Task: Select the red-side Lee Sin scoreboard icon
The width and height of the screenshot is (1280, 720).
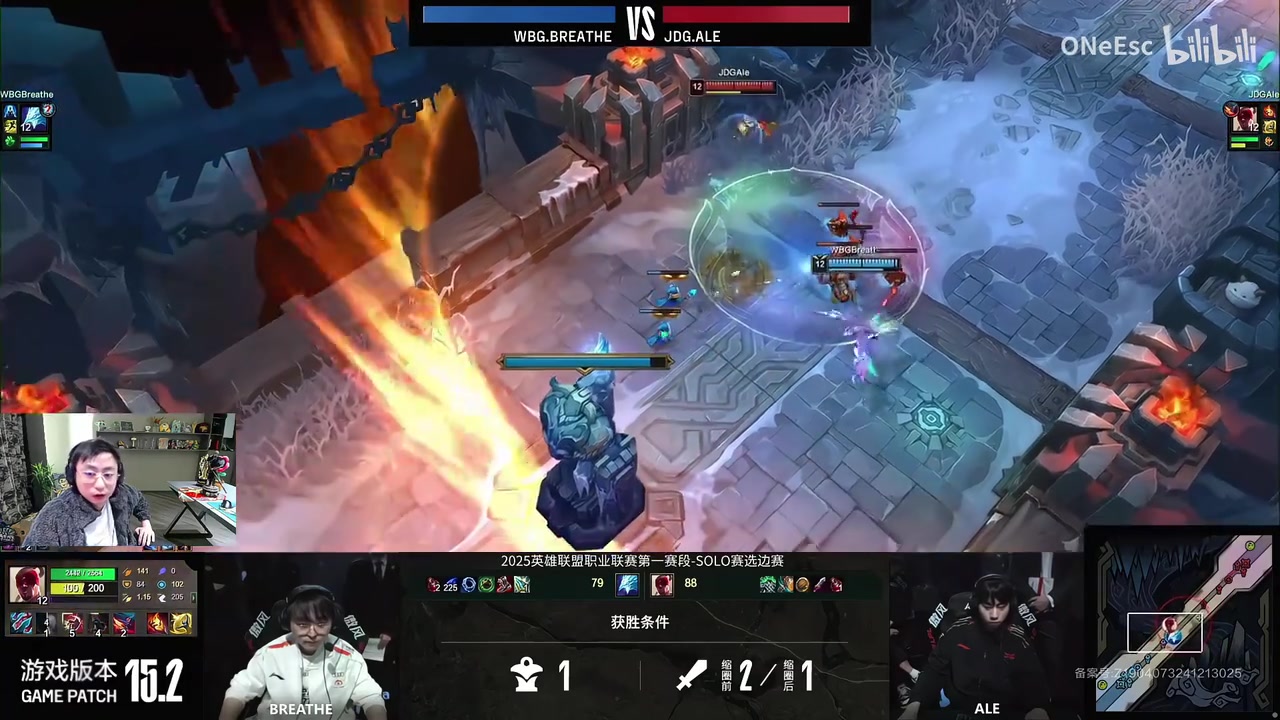Action: pos(662,584)
